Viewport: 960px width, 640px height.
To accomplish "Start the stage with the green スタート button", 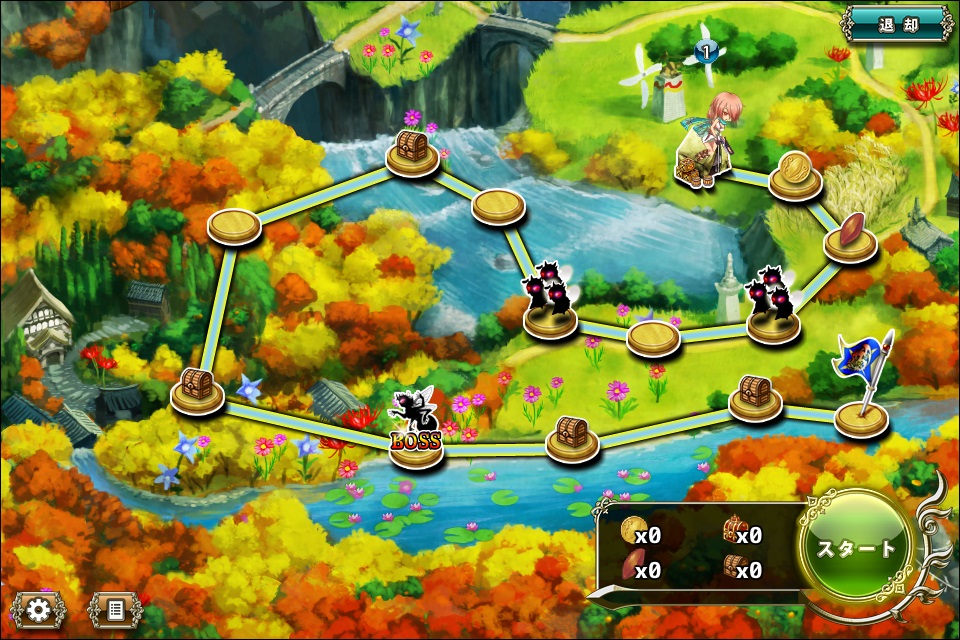I will click(856, 547).
